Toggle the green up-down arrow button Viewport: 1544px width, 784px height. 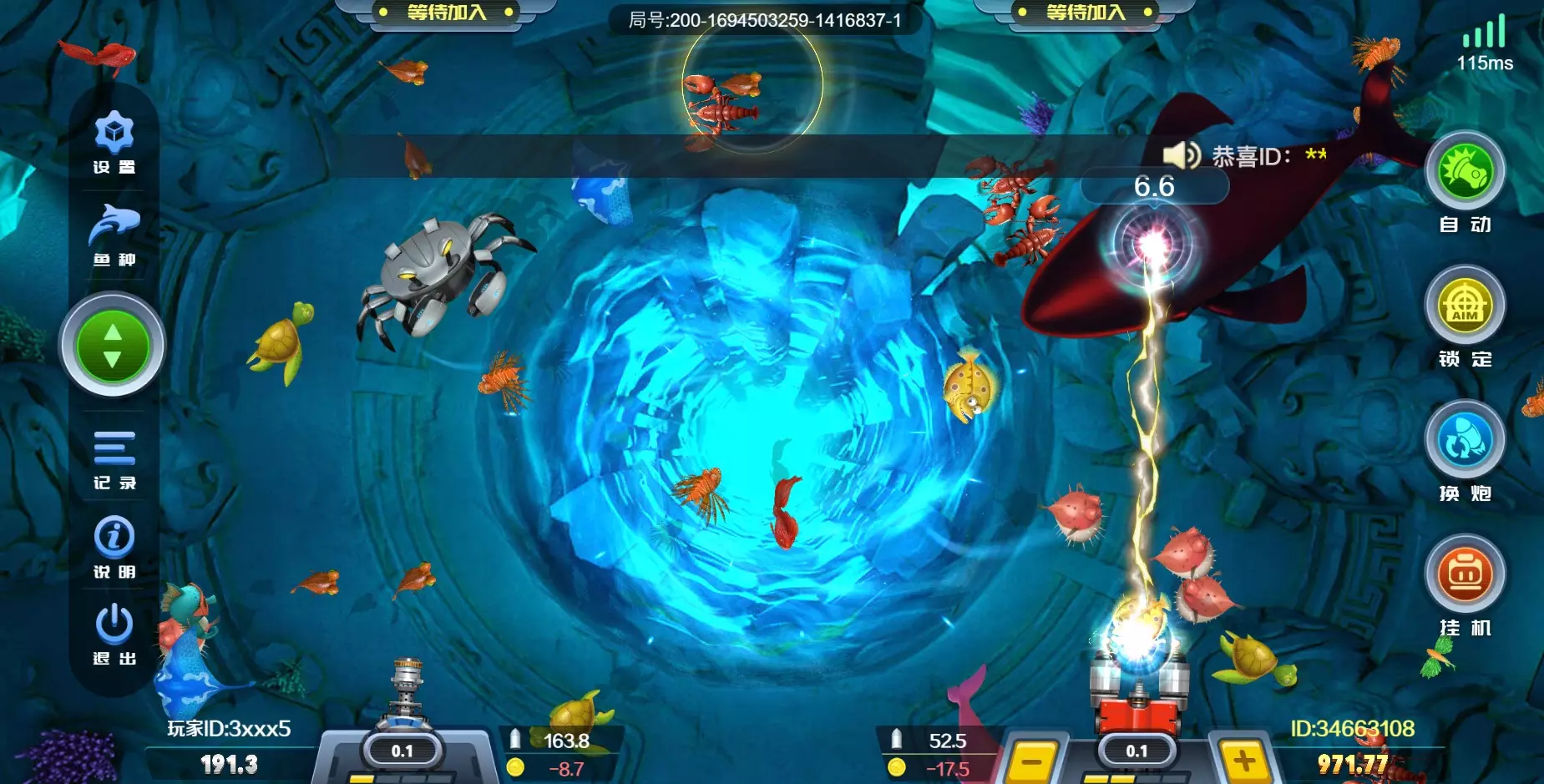113,346
